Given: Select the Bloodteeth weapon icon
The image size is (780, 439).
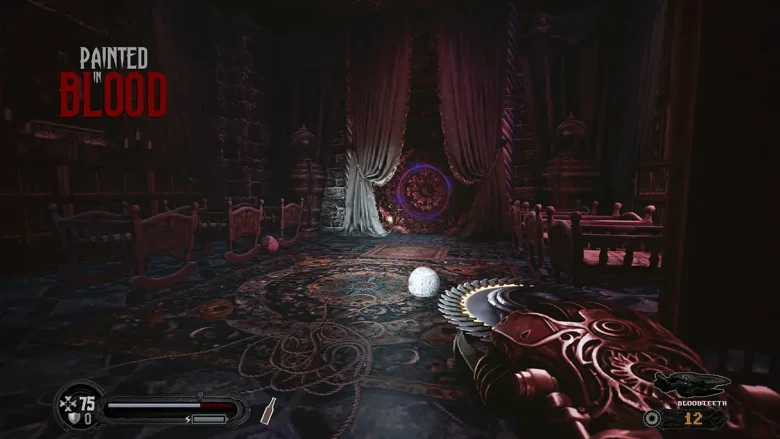Looking at the screenshot, I should pyautogui.click(x=690, y=384).
